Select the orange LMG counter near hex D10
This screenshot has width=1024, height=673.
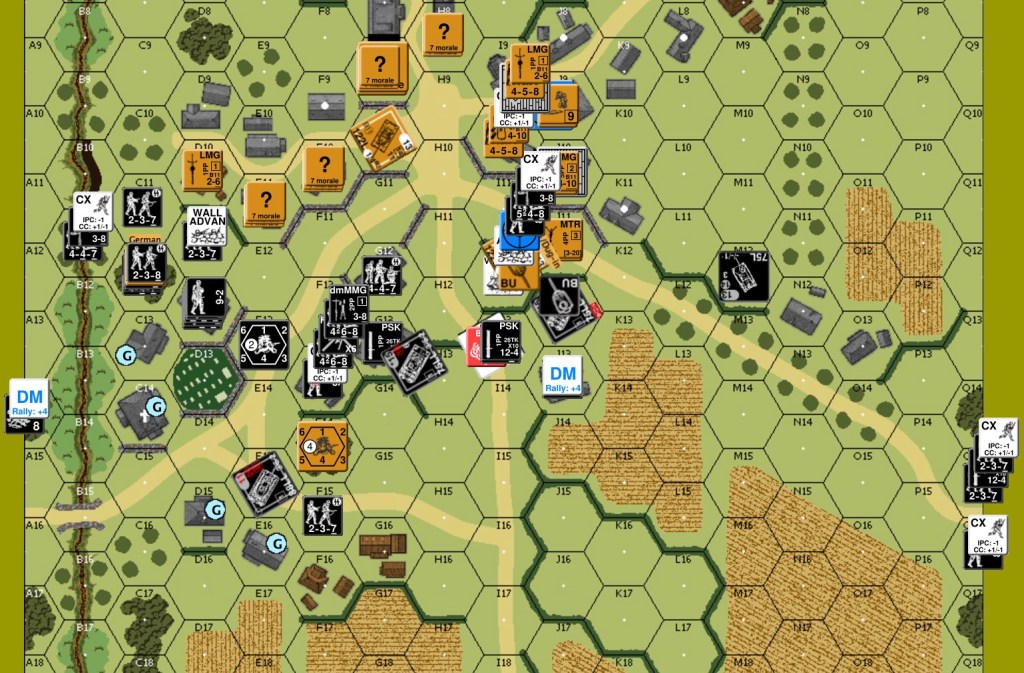(x=203, y=169)
